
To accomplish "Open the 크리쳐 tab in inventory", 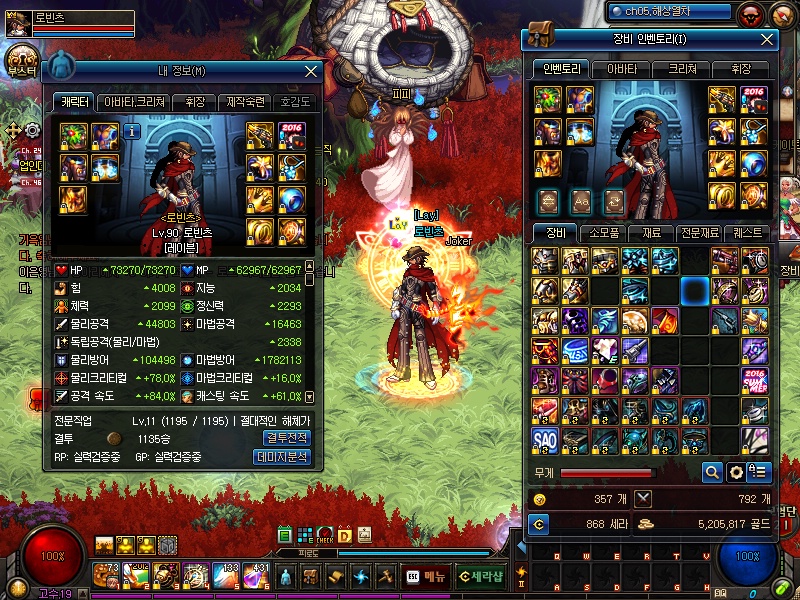I will (683, 69).
